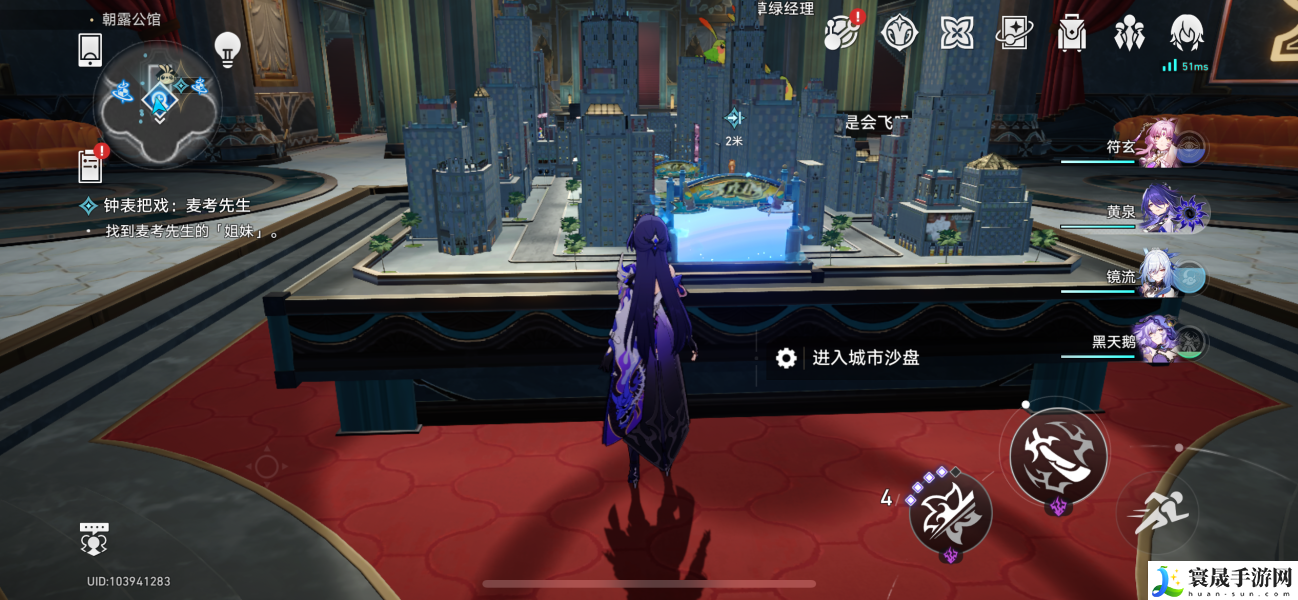Image resolution: width=1298 pixels, height=600 pixels.
Task: Open the suitcase inventory icon
Action: (1072, 33)
